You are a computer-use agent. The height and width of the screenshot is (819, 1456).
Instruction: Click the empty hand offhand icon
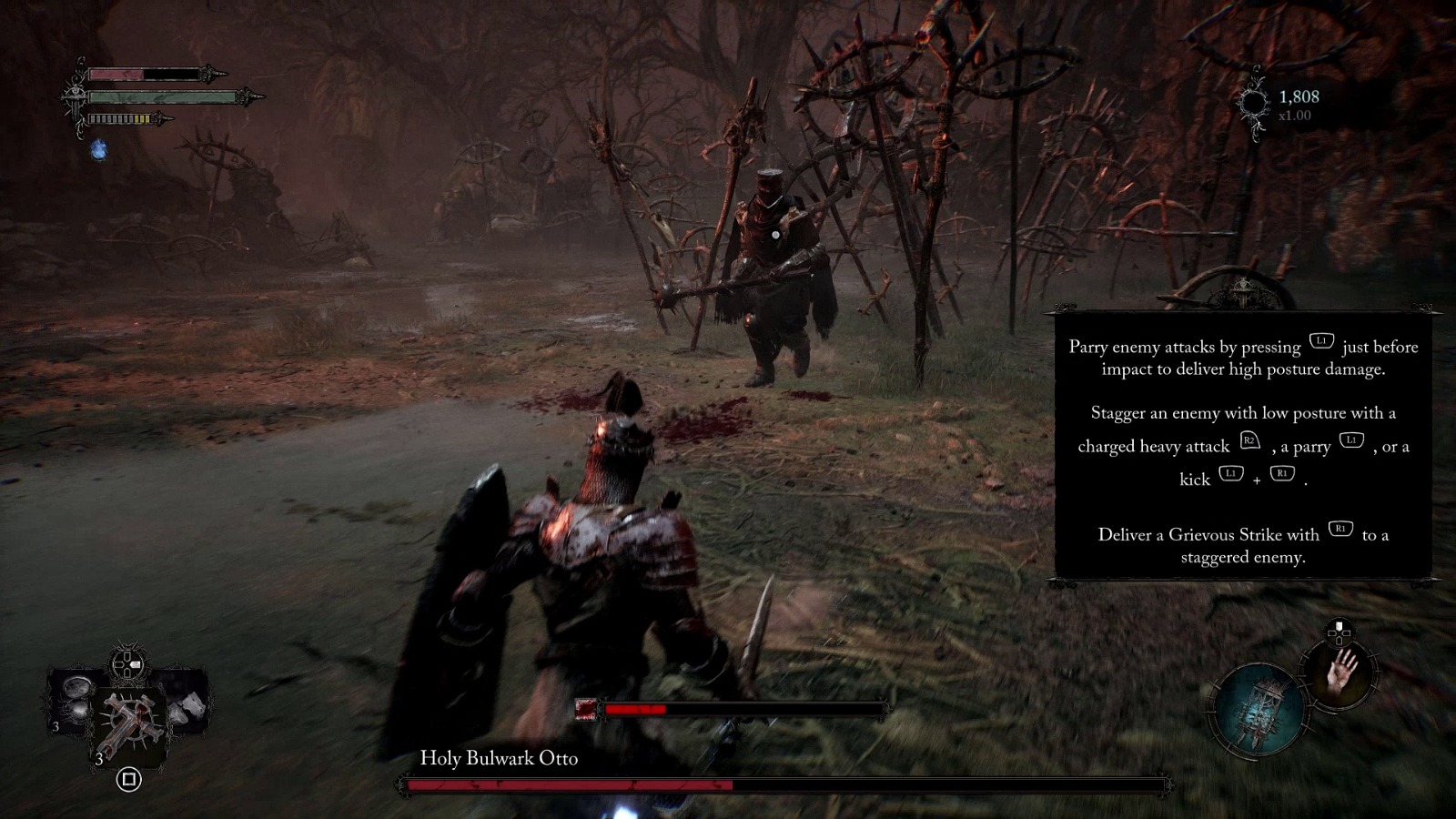coord(1340,673)
